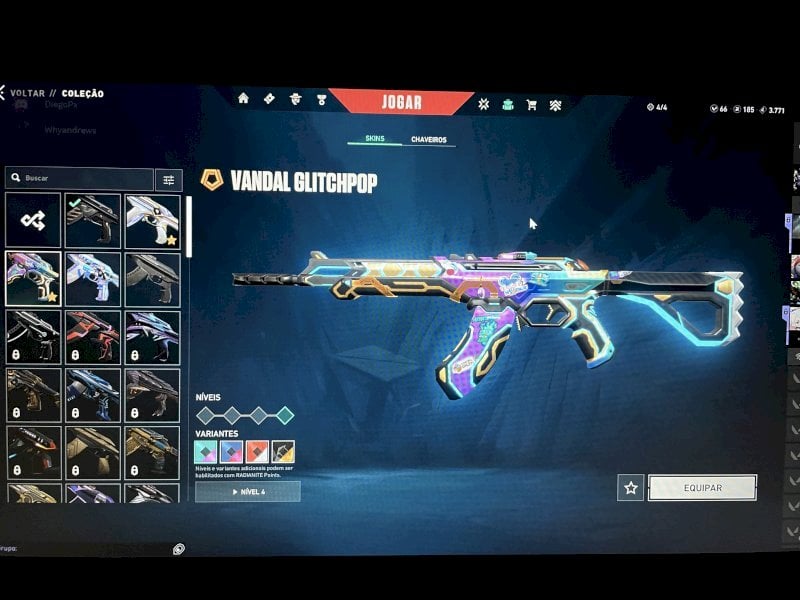Screen dimensions: 800x600
Task: Select the Skins tab
Action: coord(374,140)
